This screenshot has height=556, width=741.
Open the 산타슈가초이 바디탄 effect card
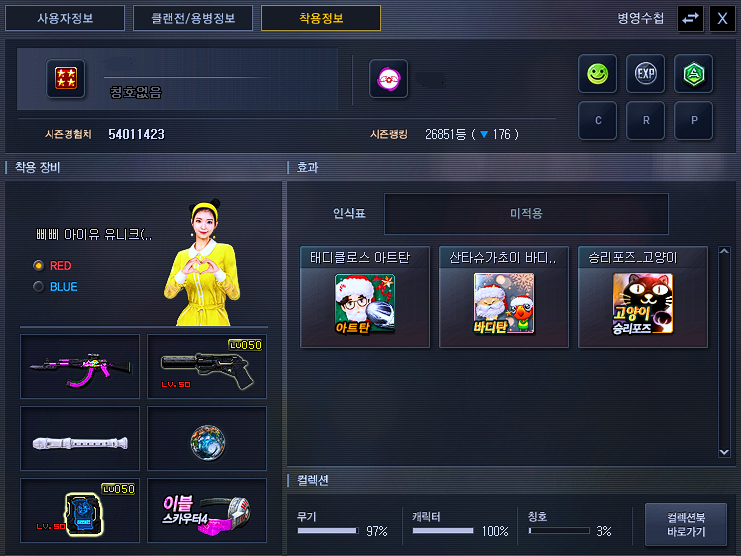504,297
